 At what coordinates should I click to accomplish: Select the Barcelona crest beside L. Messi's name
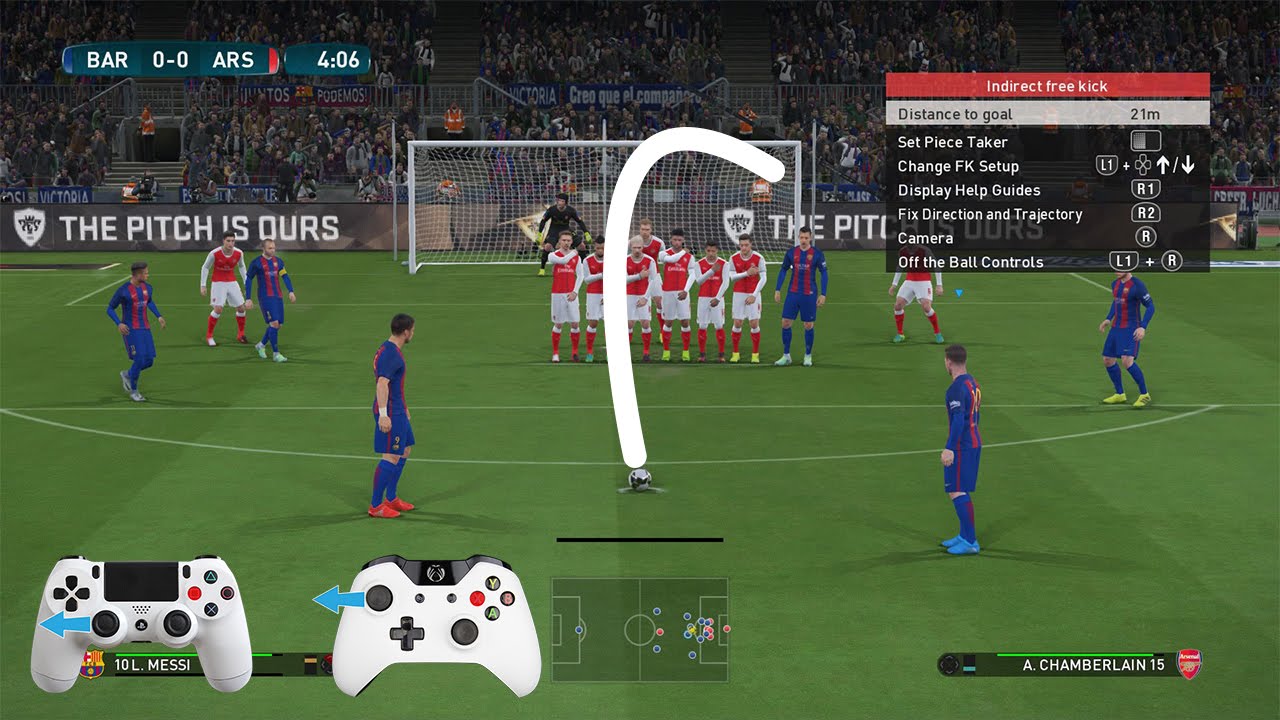94,664
